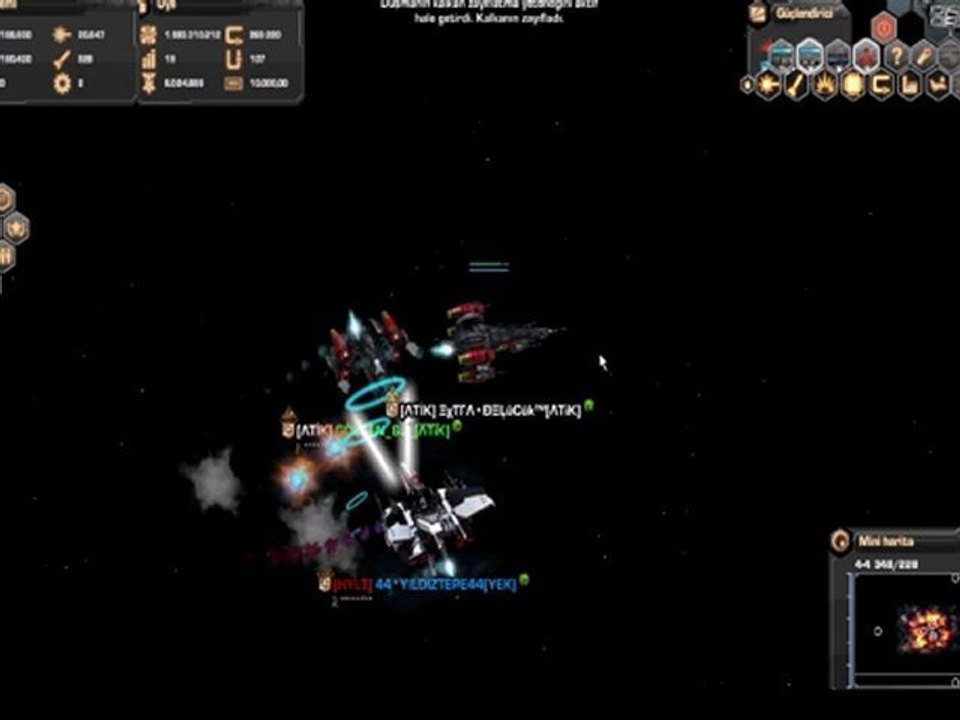Click the Güçlendirici panel header icon
The width and height of the screenshot is (960, 720).
click(758, 14)
